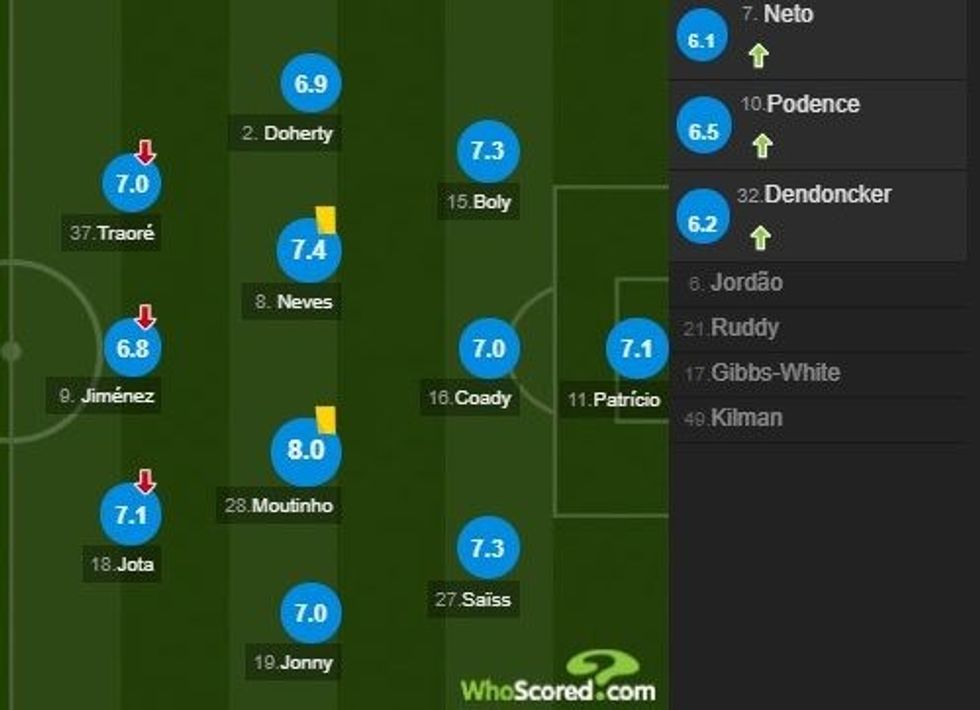
Task: Click Saïss's 7.3 rating marker
Action: coord(488,549)
